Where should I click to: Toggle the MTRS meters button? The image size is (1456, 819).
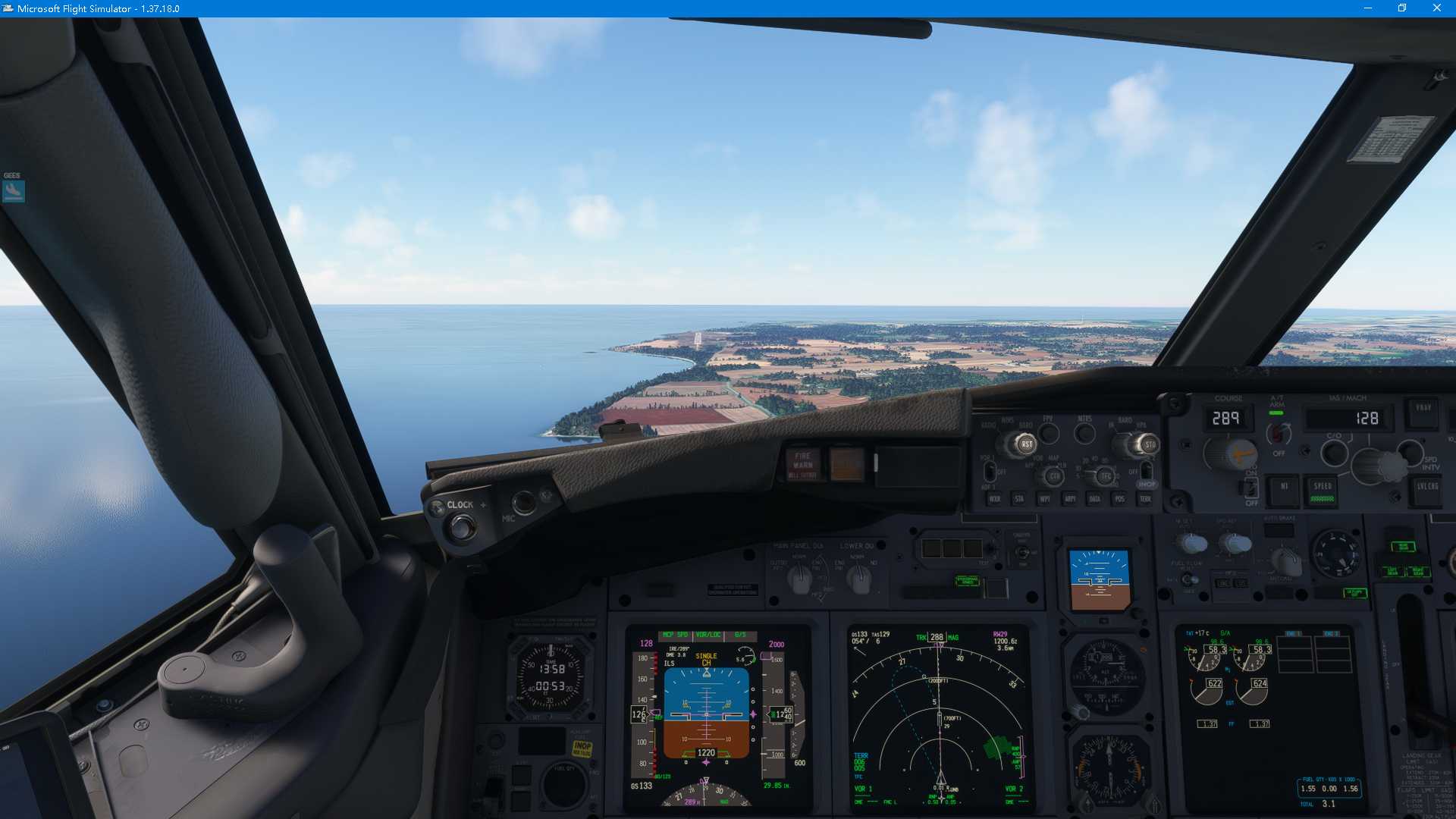(x=1085, y=434)
